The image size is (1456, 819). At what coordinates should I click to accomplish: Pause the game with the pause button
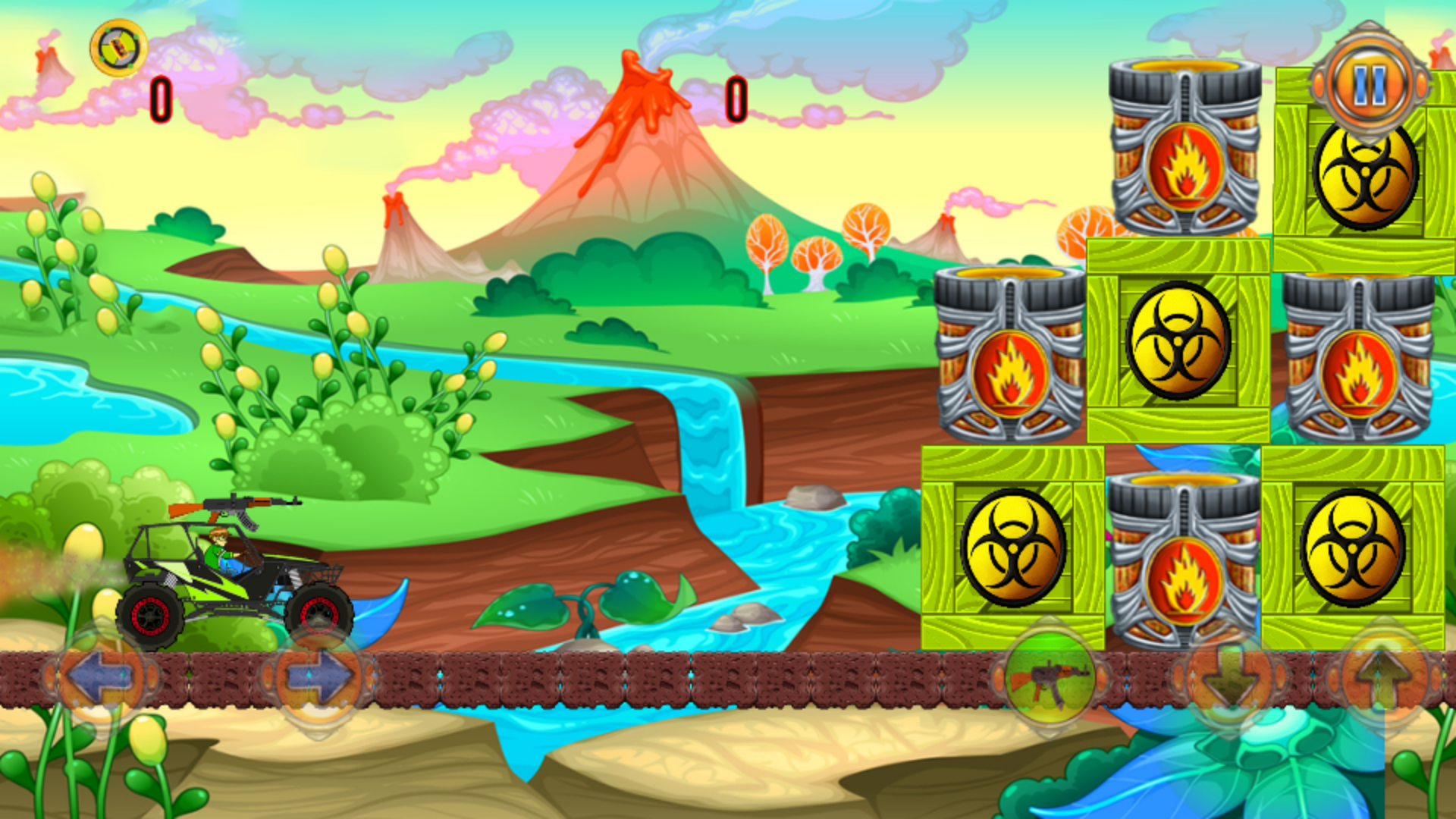1370,85
